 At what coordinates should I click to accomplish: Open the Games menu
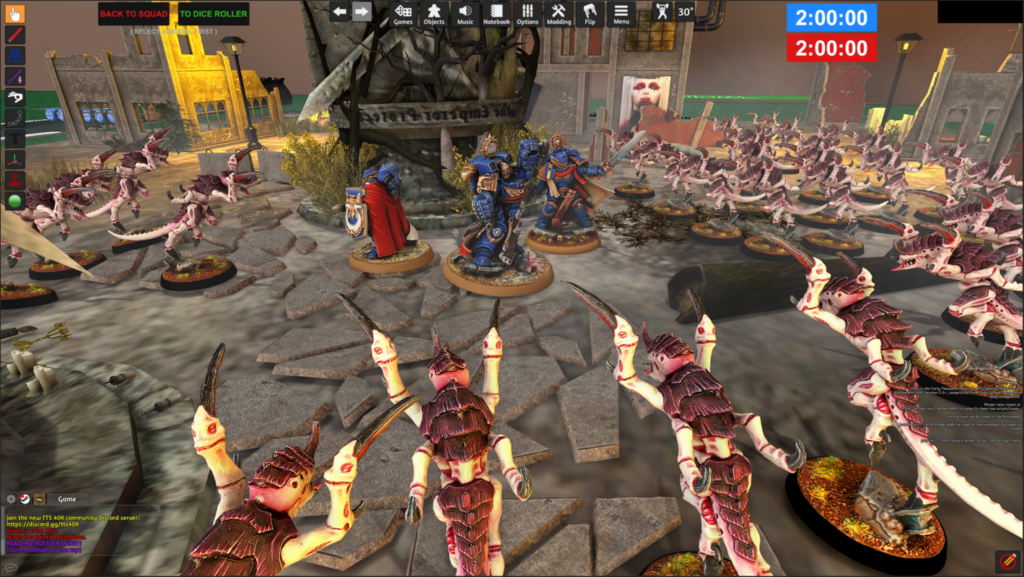click(x=403, y=13)
